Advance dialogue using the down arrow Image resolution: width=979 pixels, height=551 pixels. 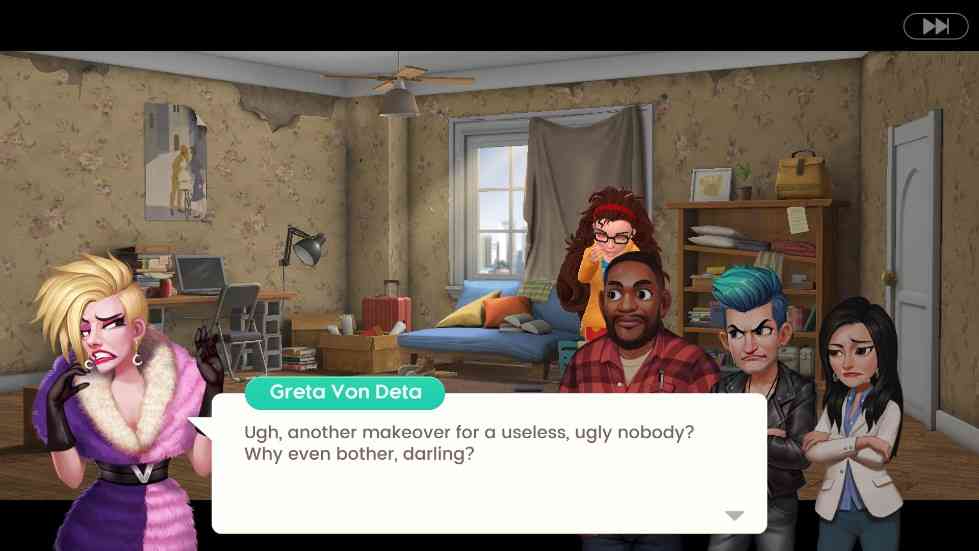pyautogui.click(x=735, y=515)
